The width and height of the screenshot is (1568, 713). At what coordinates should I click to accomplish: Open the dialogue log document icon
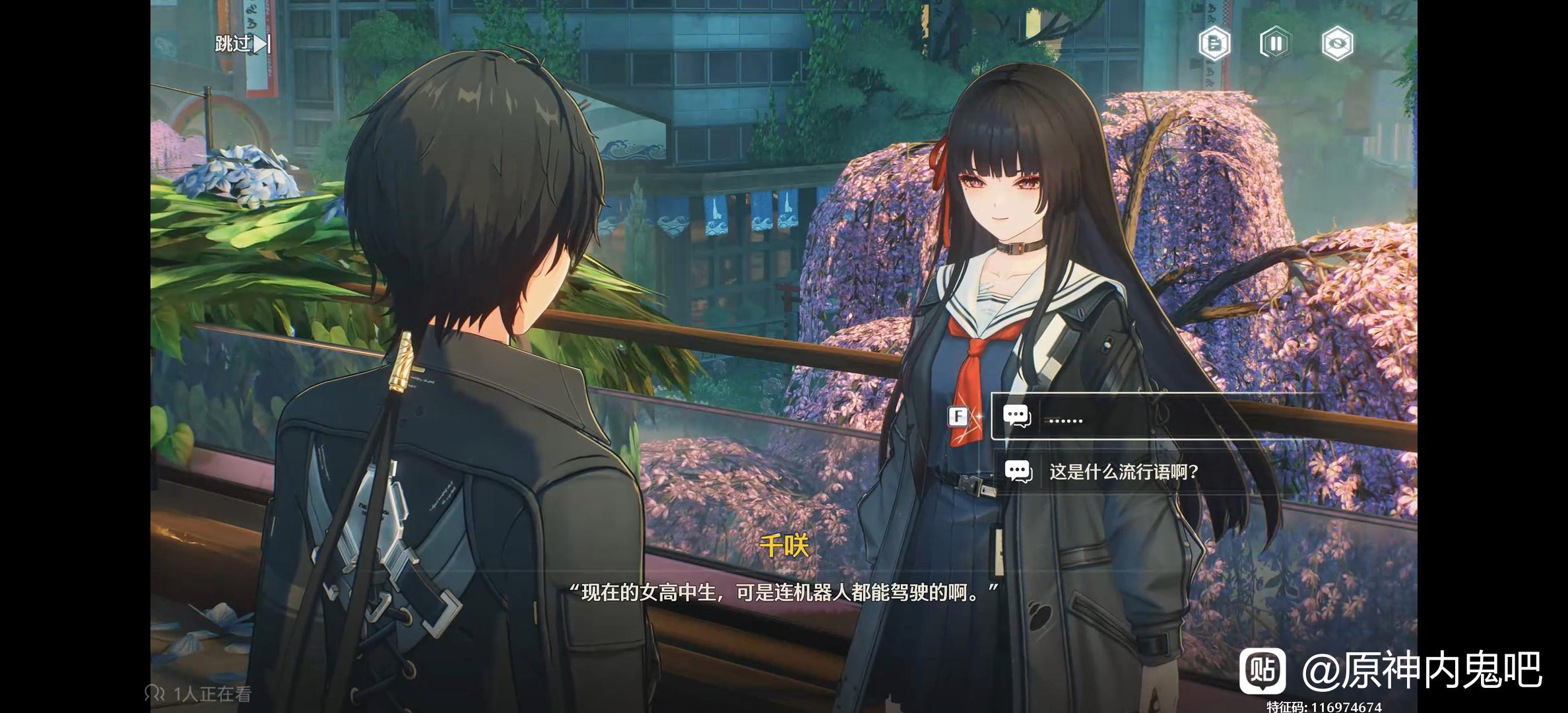(1214, 44)
